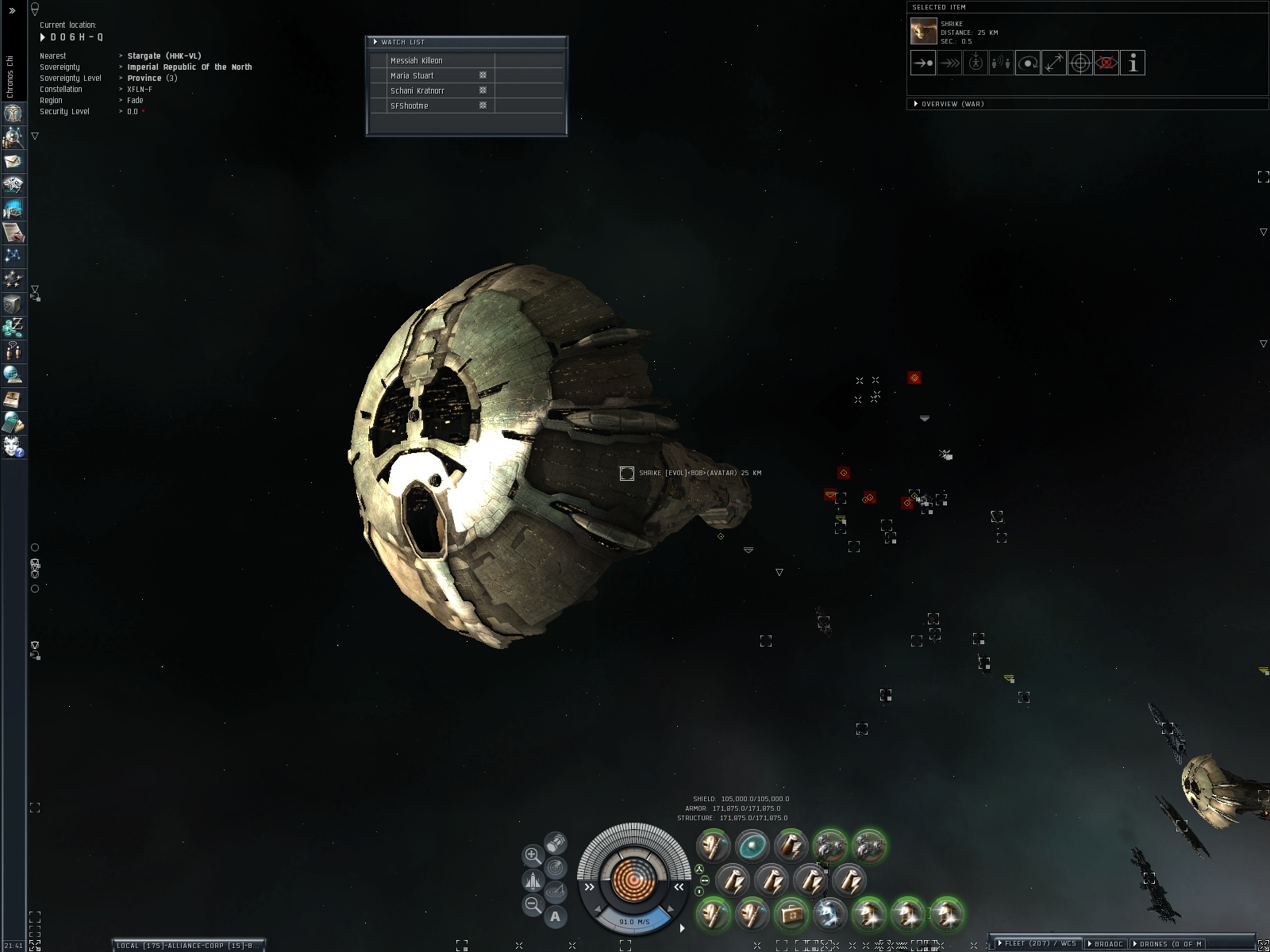The image size is (1270, 952).
Task: Open the wallet coins icon
Action: 13,327
